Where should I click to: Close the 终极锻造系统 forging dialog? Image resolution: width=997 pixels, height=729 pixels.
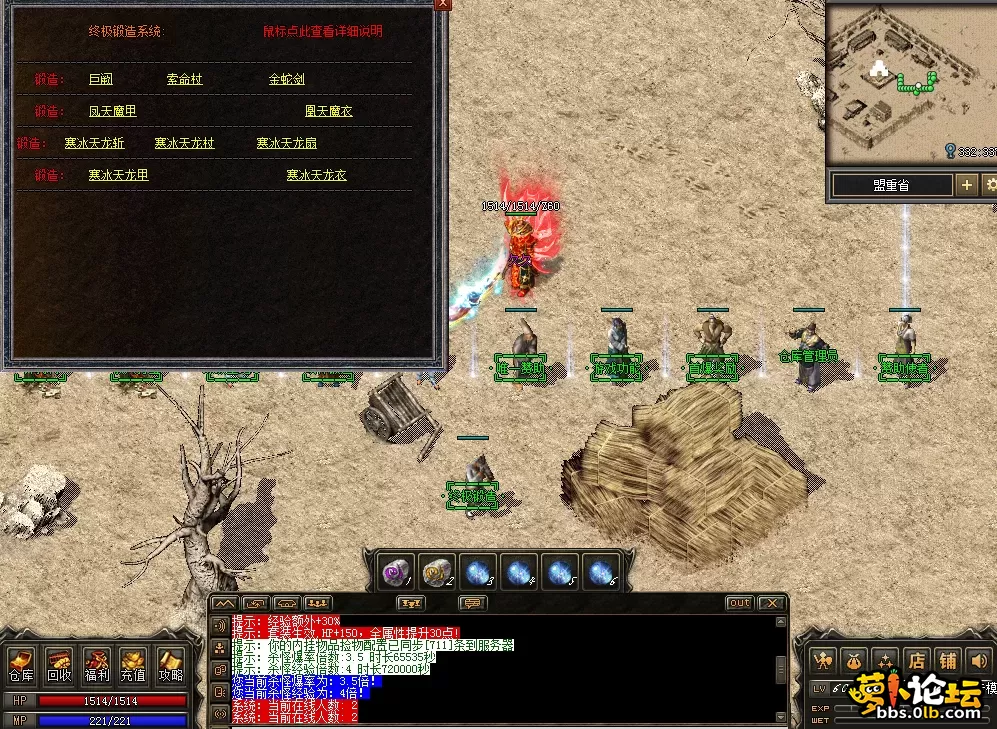pos(442,4)
